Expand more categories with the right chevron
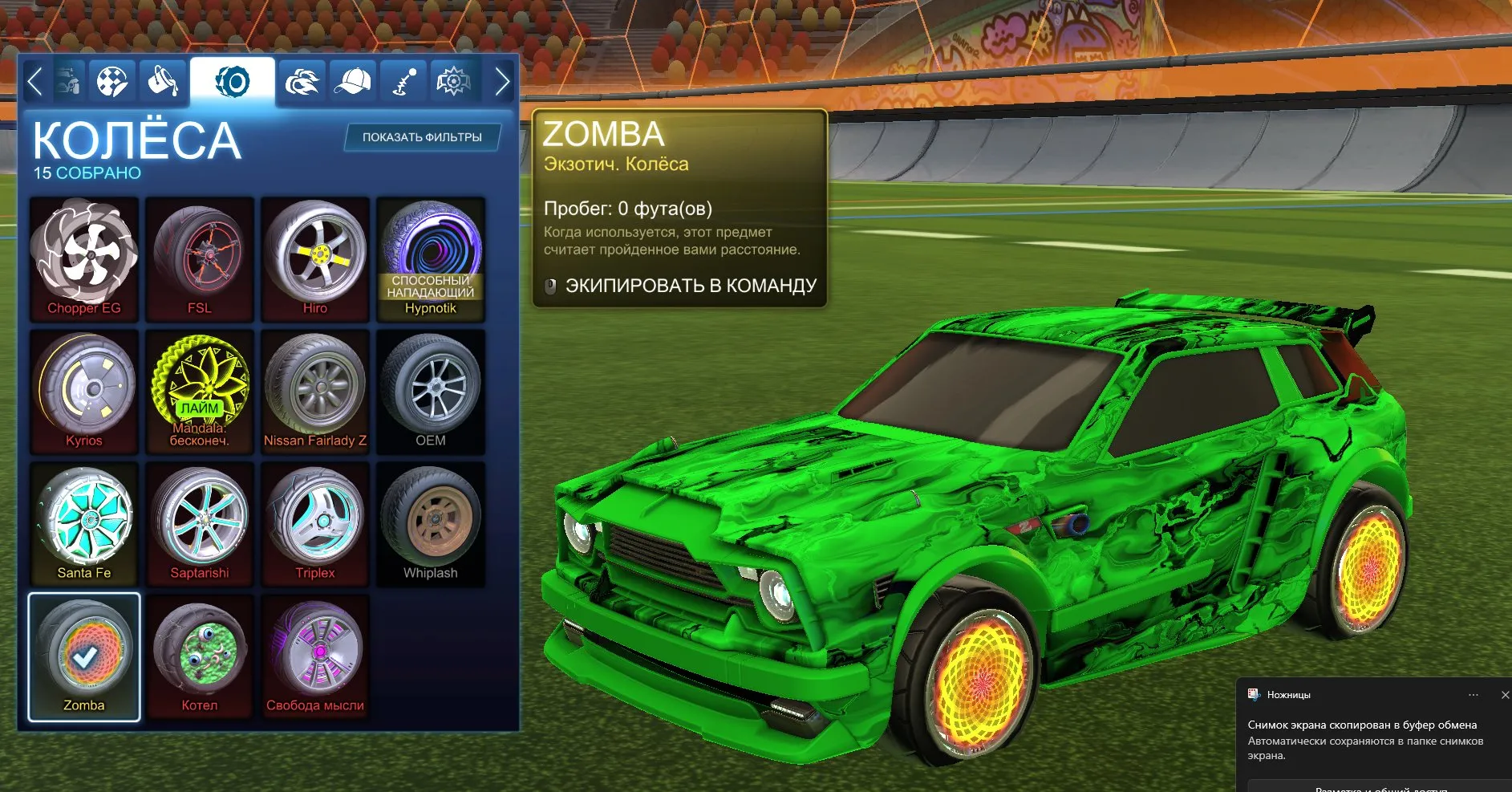This screenshot has width=1512, height=792. 503,80
